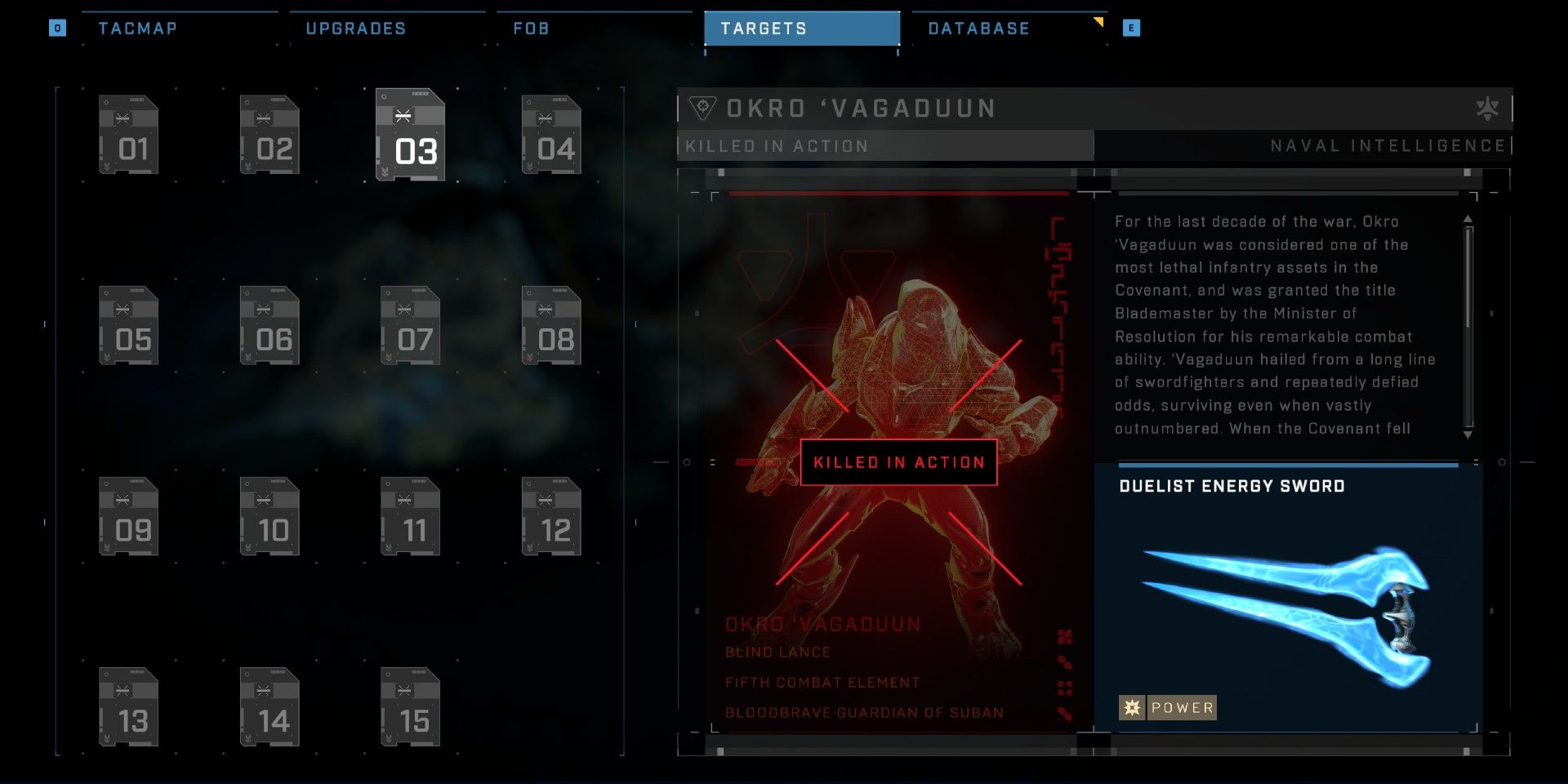This screenshot has height=784, width=1568.
Task: View target file 15
Action: [x=410, y=707]
